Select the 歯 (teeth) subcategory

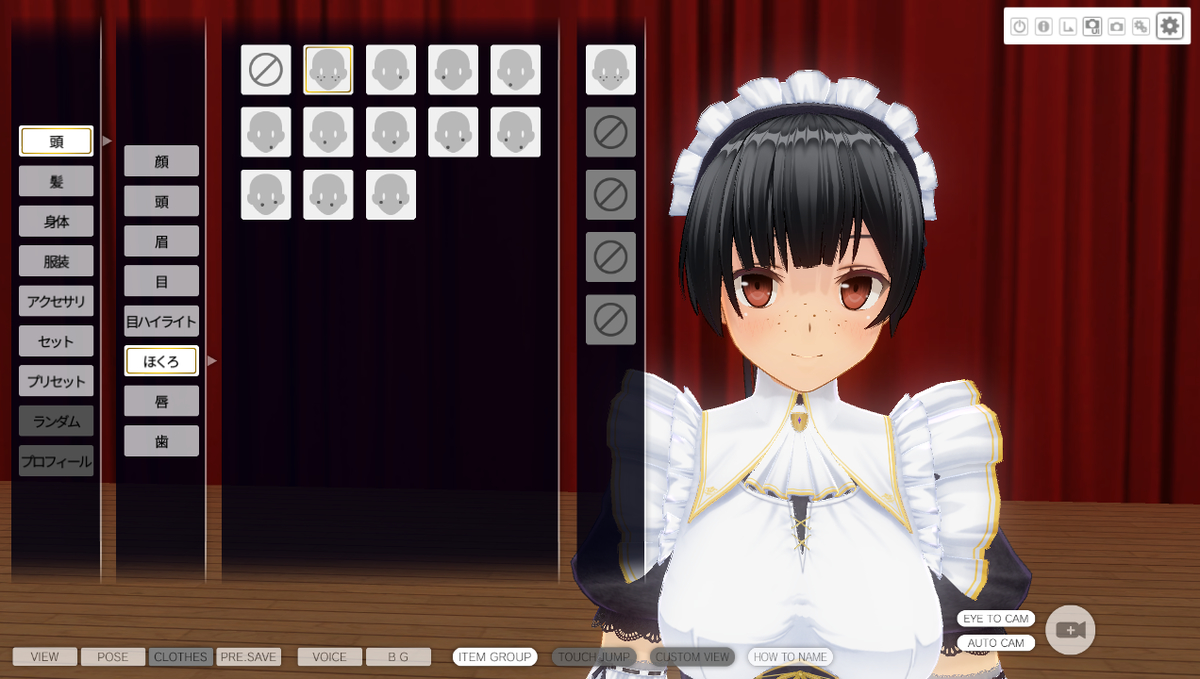161,441
